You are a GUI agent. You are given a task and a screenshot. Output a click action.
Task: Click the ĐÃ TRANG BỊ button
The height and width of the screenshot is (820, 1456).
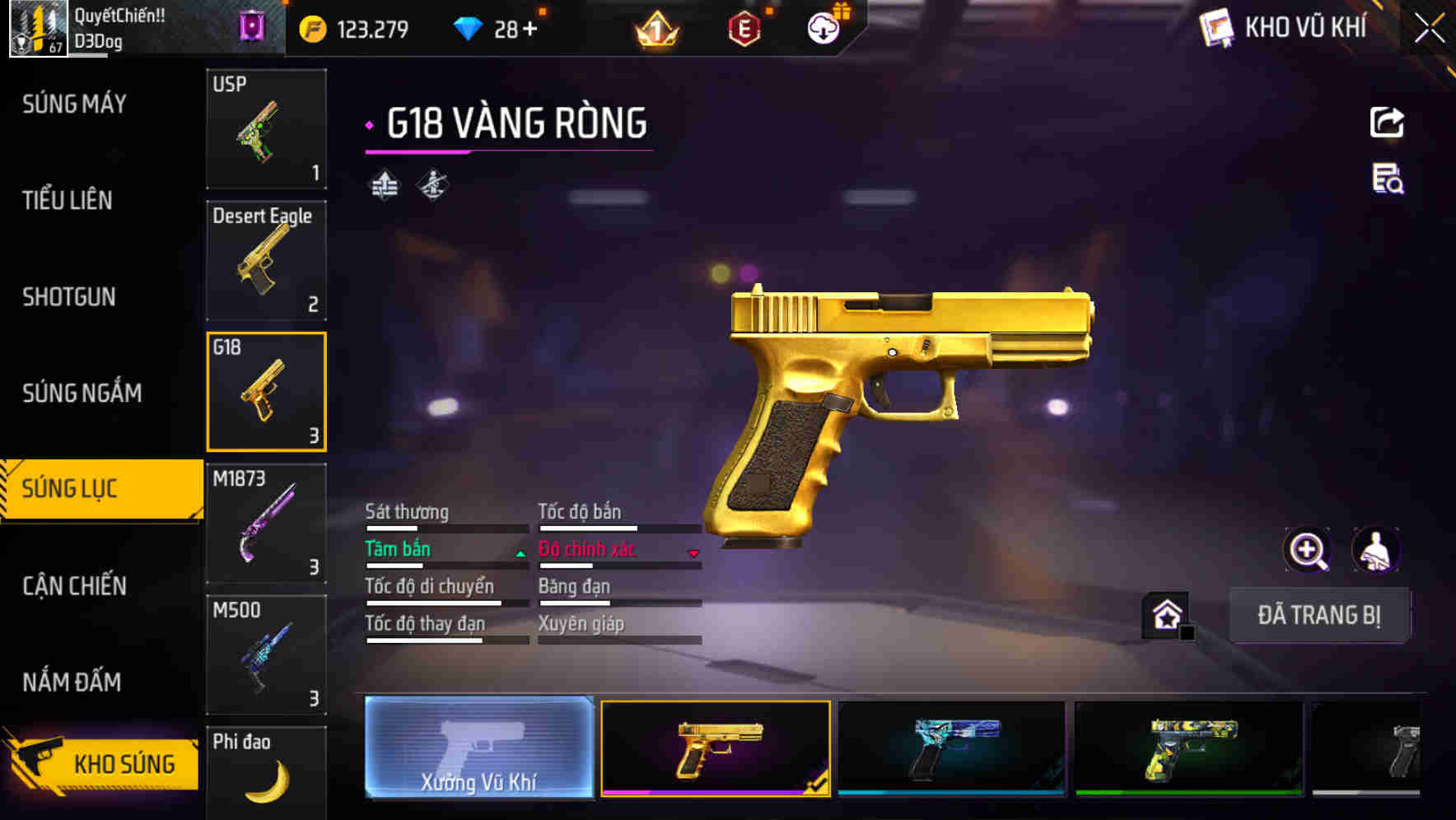(1319, 614)
